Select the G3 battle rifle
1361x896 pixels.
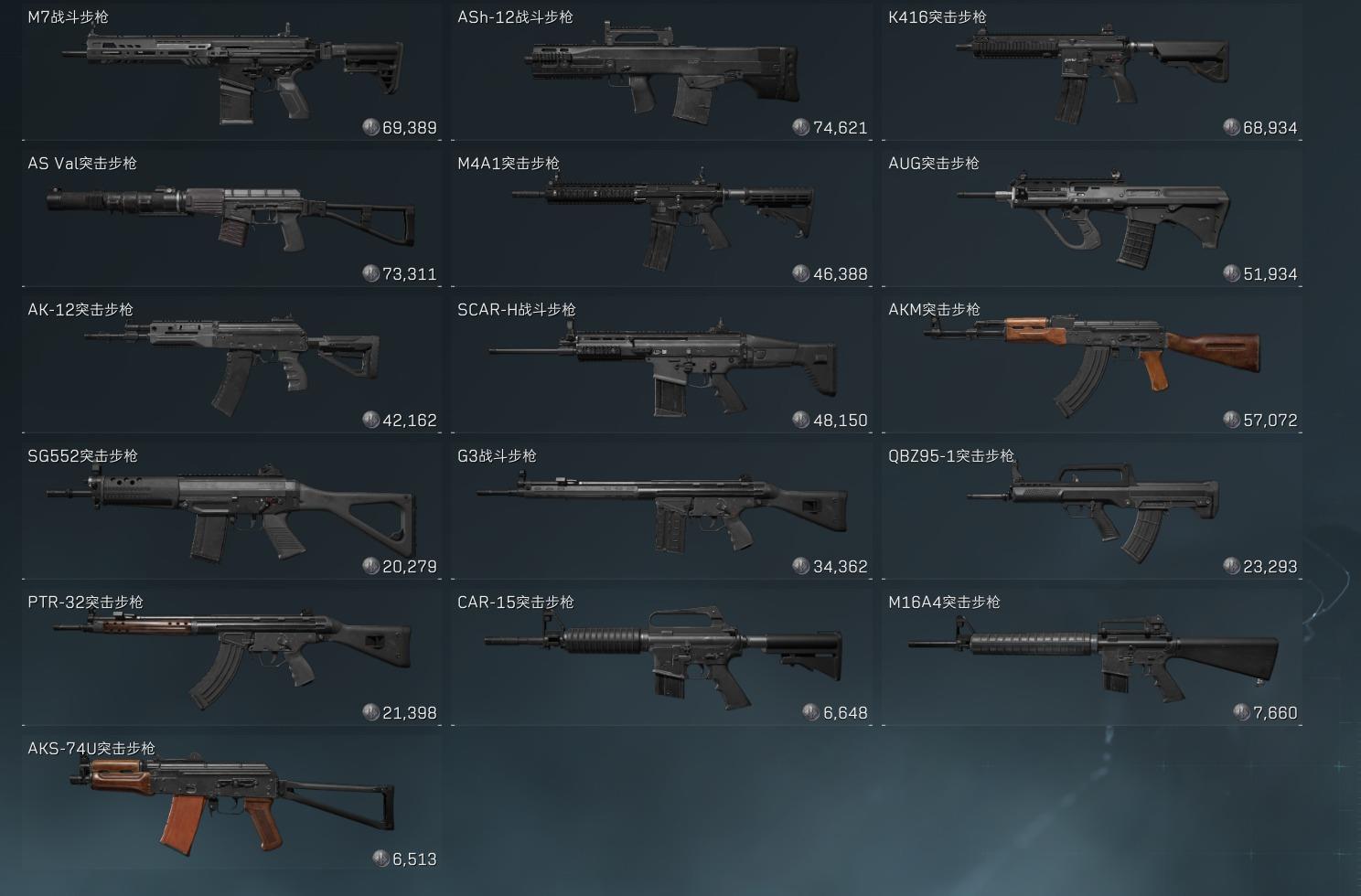661,512
